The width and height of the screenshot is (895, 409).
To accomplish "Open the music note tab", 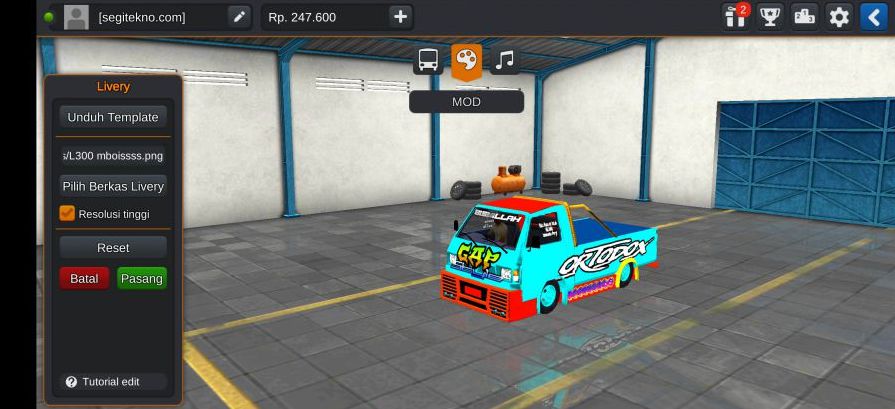I will coord(505,60).
